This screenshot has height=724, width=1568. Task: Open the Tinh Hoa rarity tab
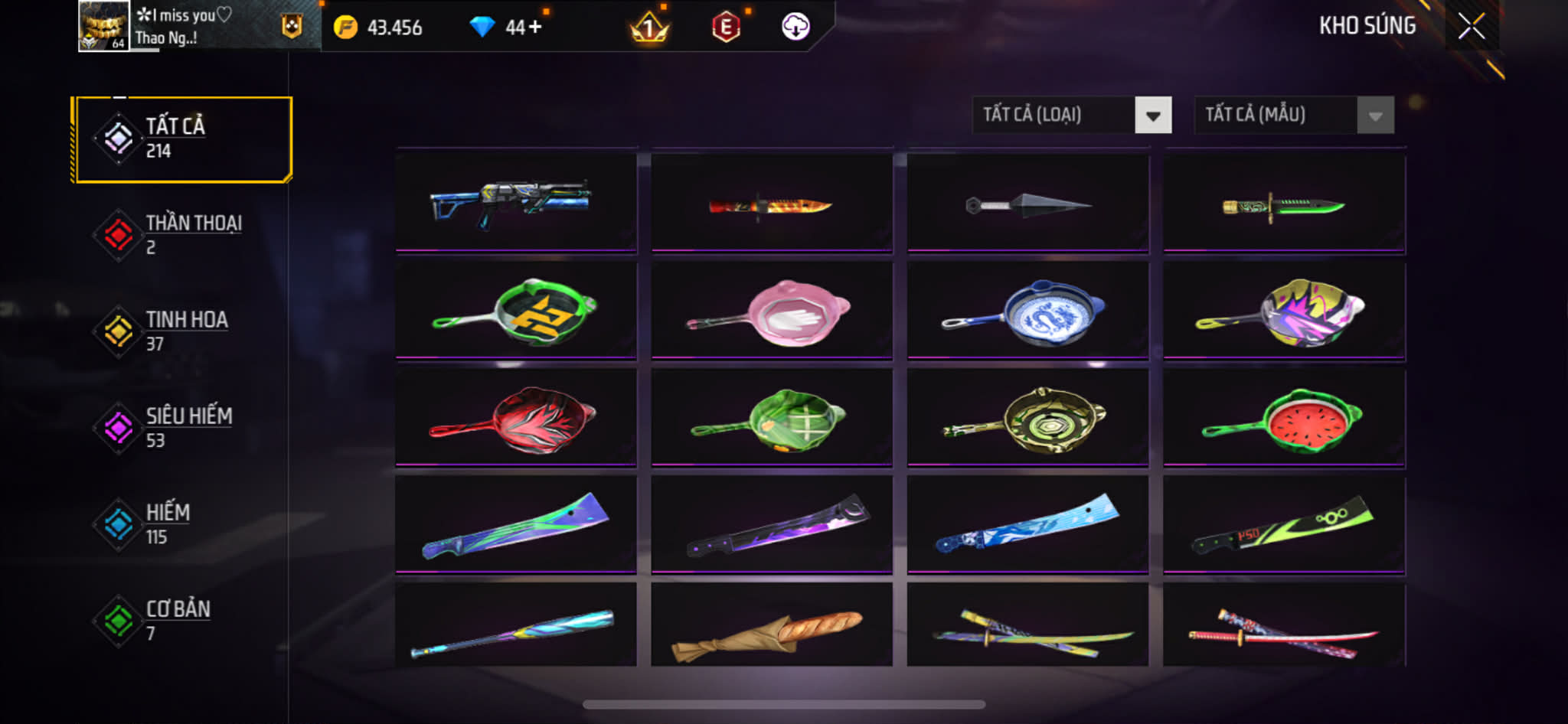[x=182, y=331]
